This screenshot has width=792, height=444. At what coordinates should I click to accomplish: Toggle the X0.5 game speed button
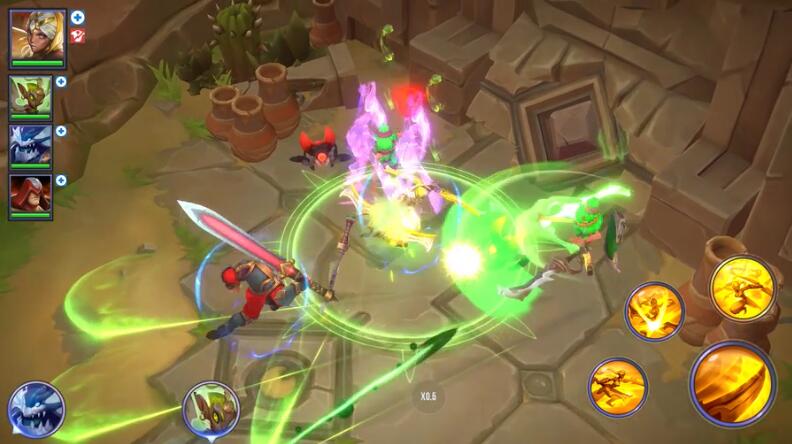428,397
